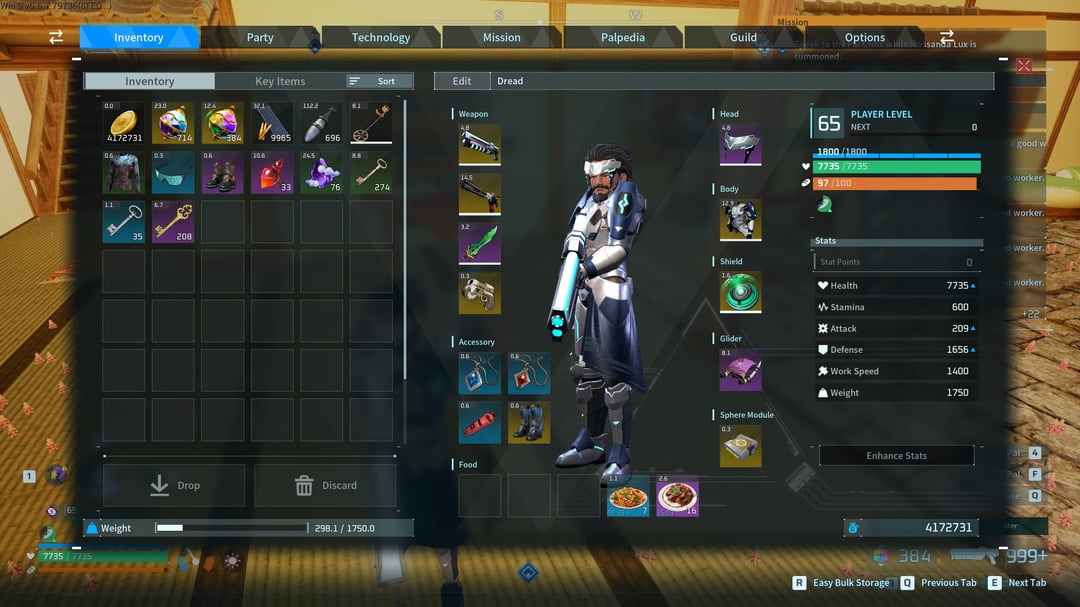Select the teal goggles item
The width and height of the screenshot is (1080, 607).
173,172
